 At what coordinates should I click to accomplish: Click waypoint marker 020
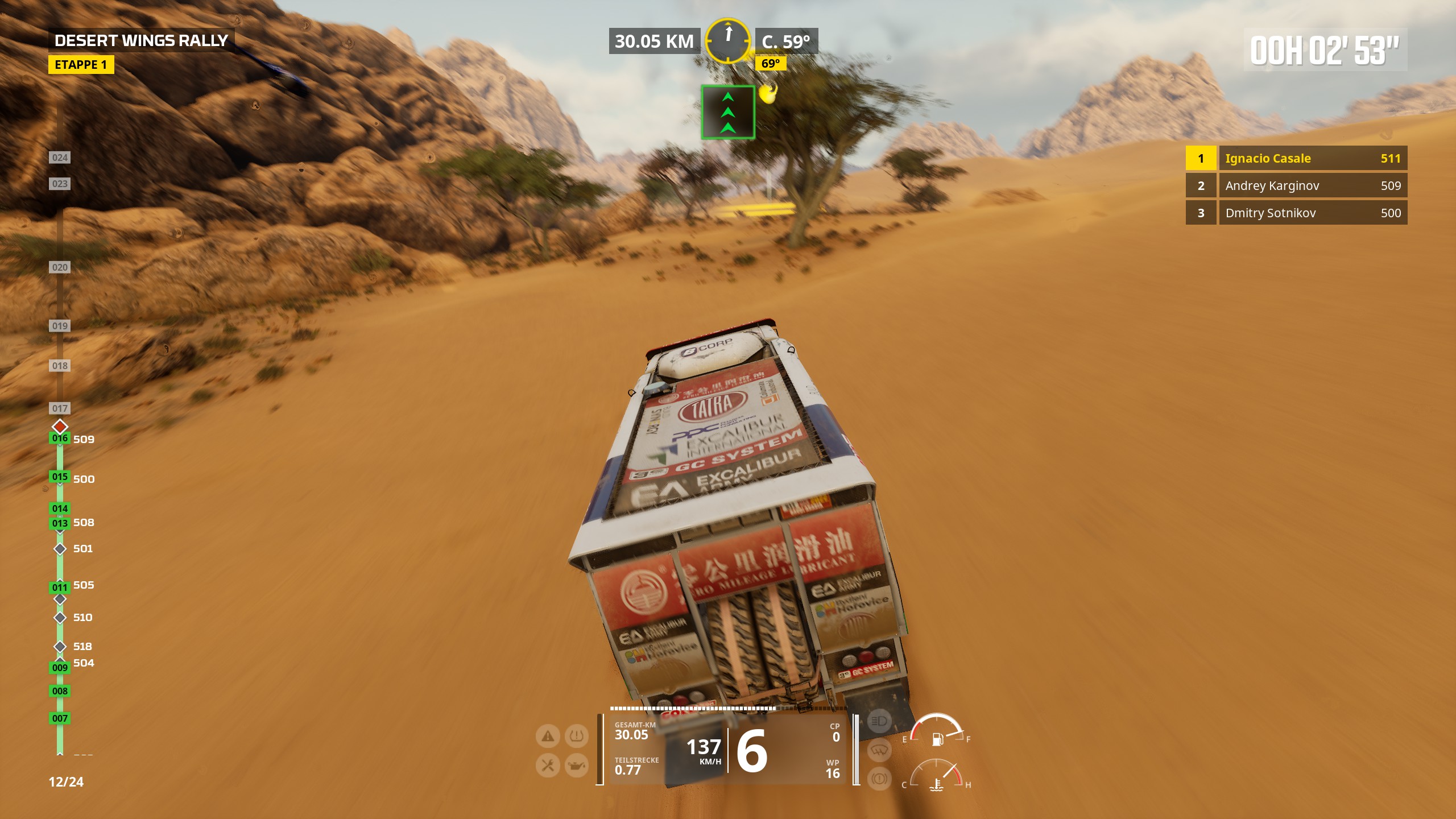(60, 267)
